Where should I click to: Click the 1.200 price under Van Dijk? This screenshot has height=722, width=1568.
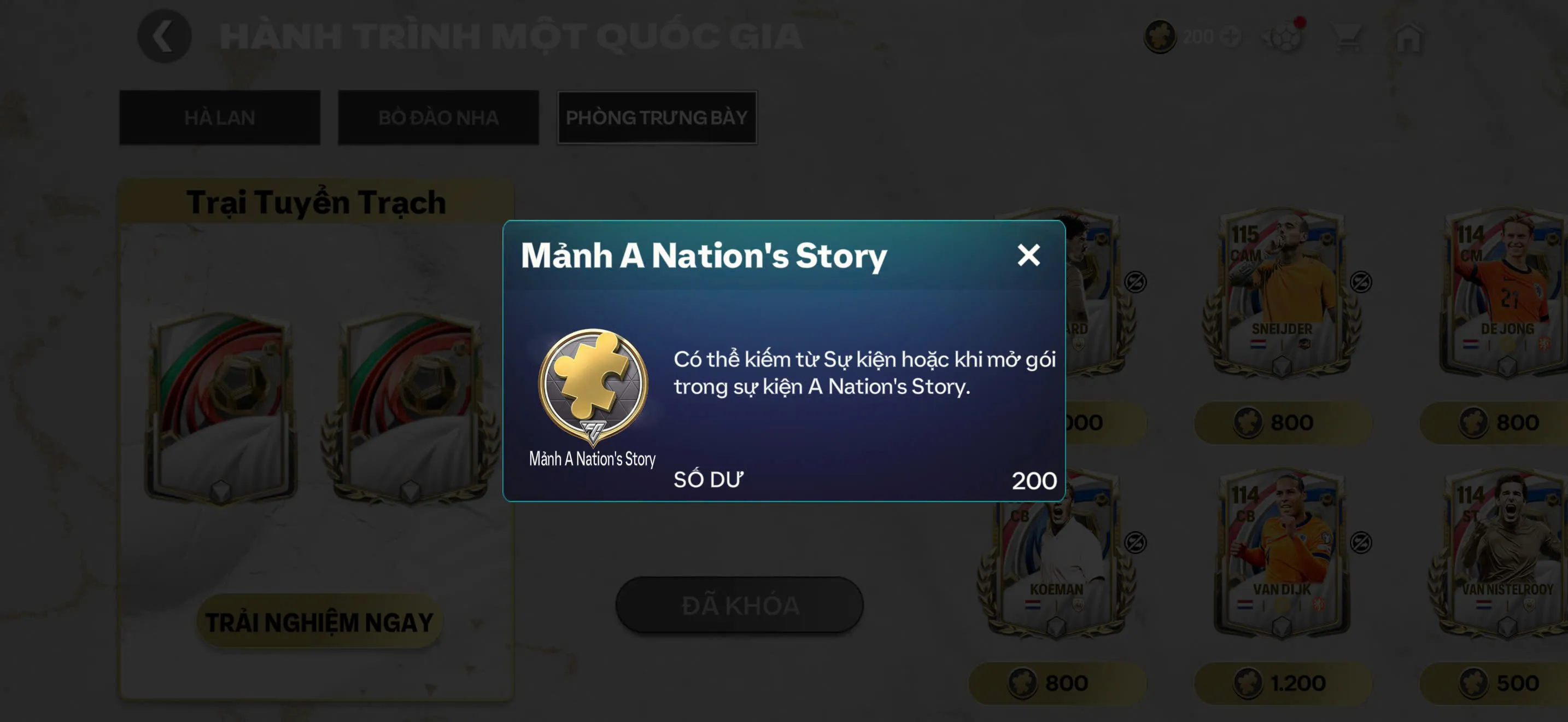click(x=1282, y=683)
